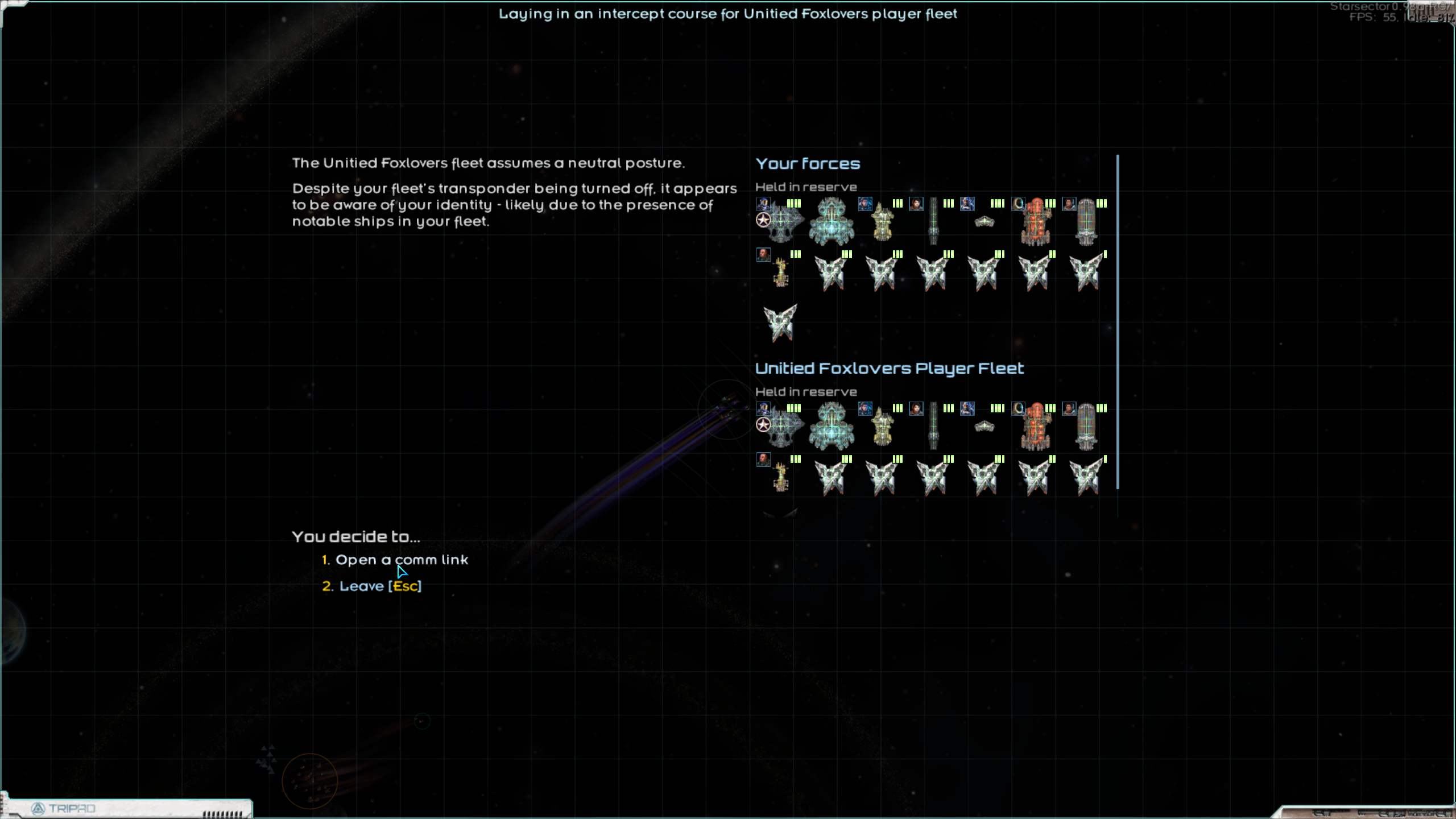Click the yellow salvage ship in the second row
Image resolution: width=1456 pixels, height=819 pixels.
pos(782,272)
